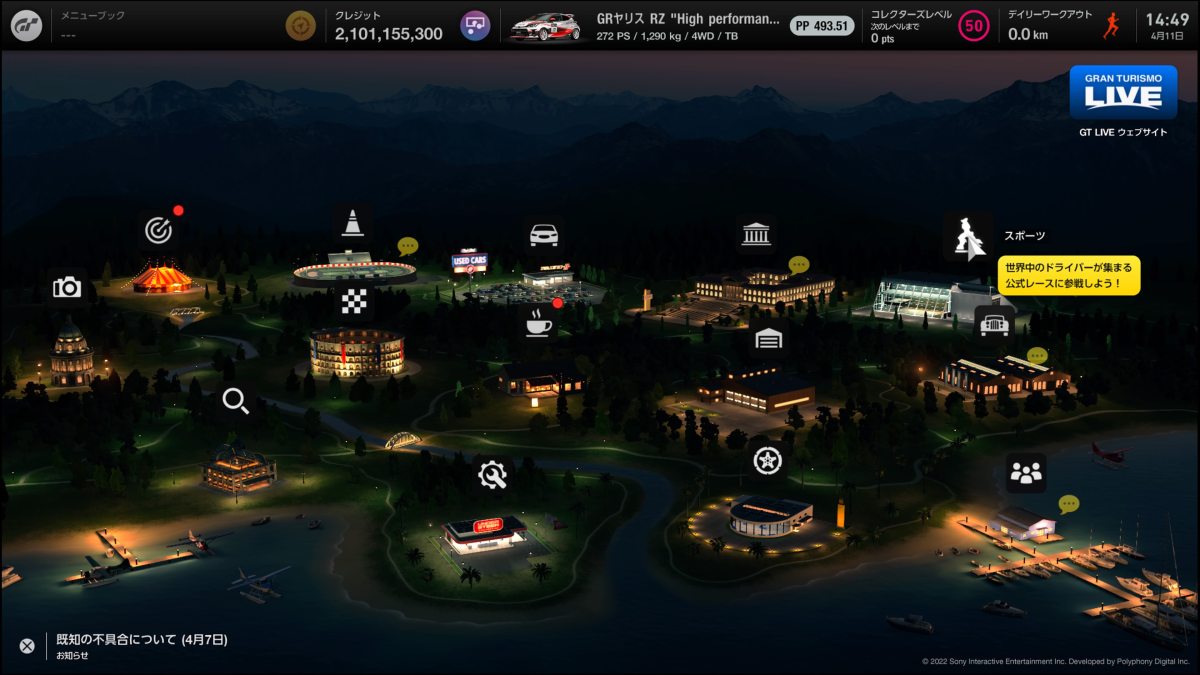This screenshot has height=675, width=1200.
Task: Open the Menu Book entry
Action: pos(100,25)
